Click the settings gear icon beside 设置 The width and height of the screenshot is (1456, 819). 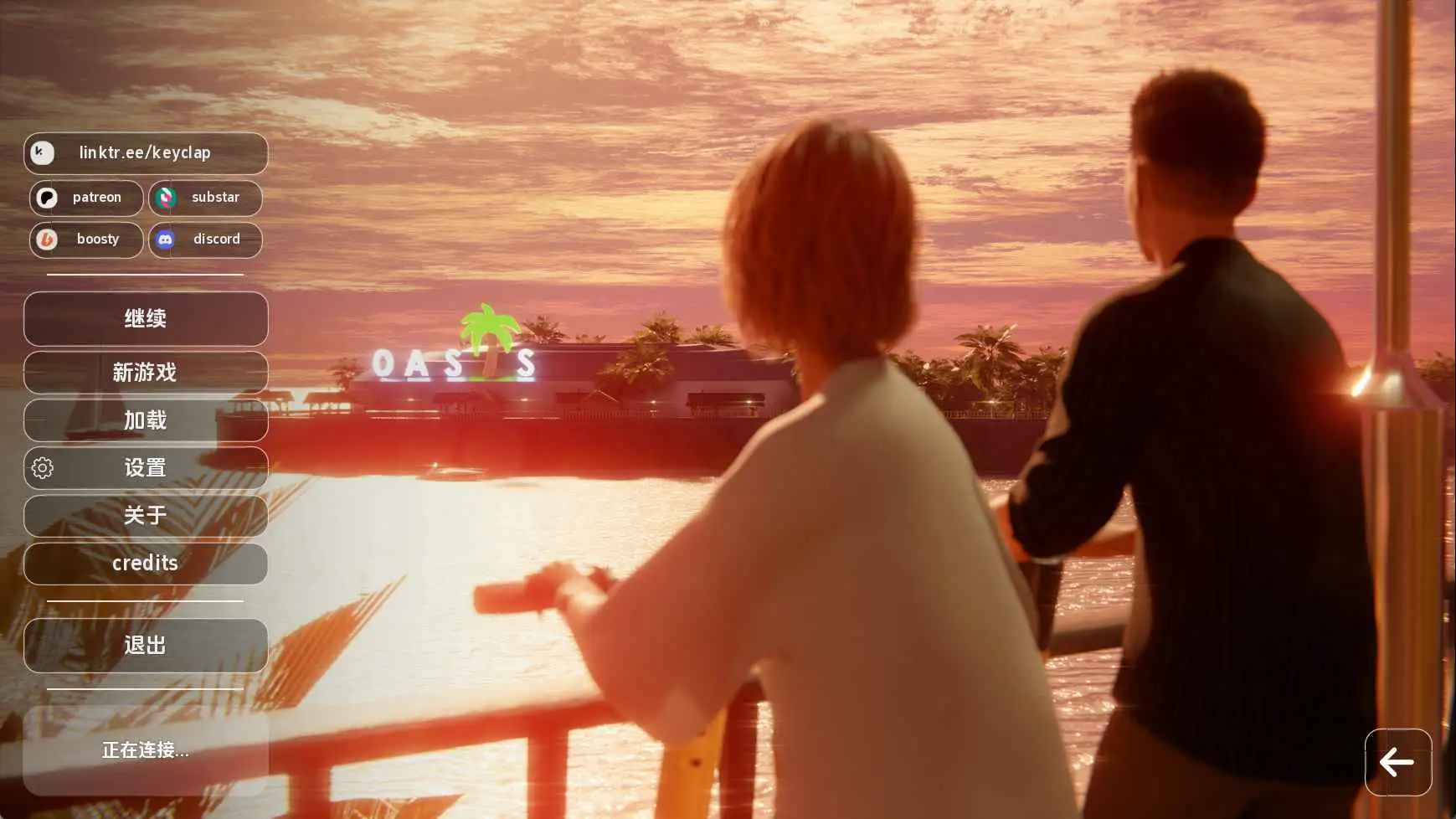point(40,468)
